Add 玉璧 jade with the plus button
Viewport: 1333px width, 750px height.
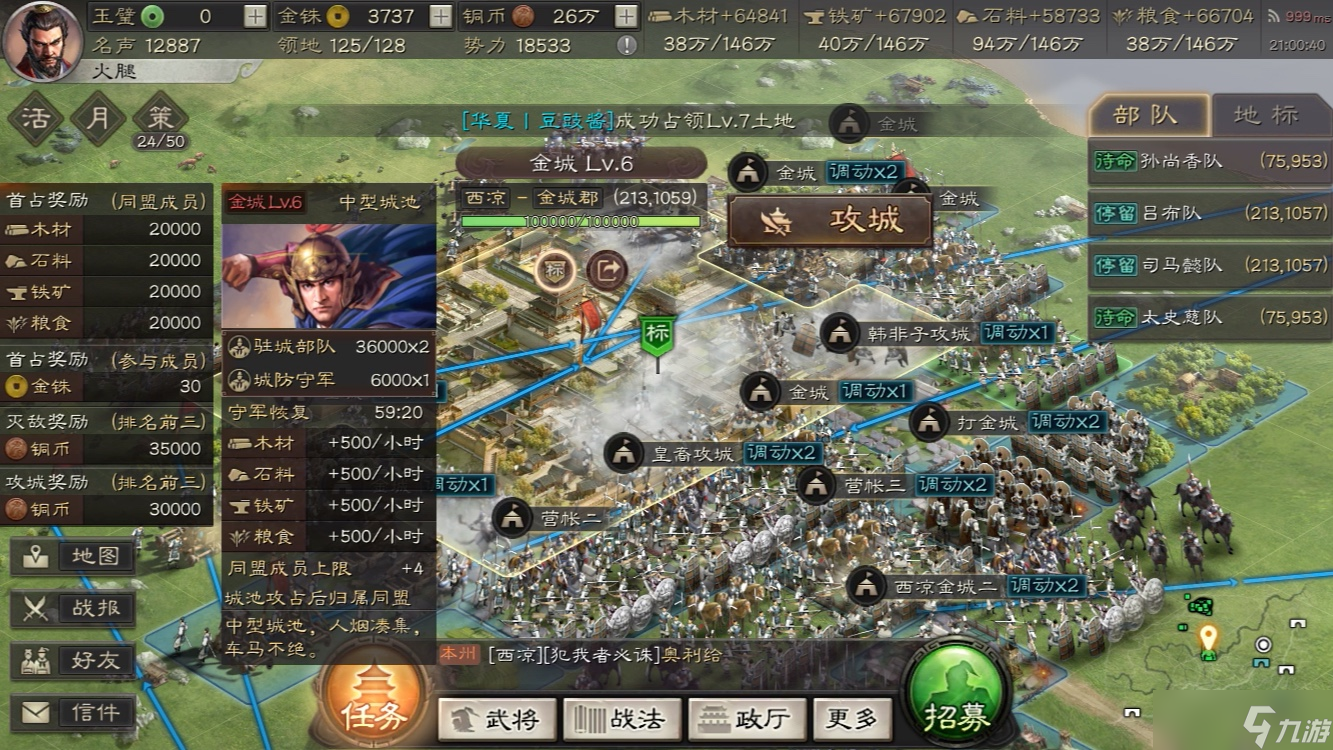point(256,16)
